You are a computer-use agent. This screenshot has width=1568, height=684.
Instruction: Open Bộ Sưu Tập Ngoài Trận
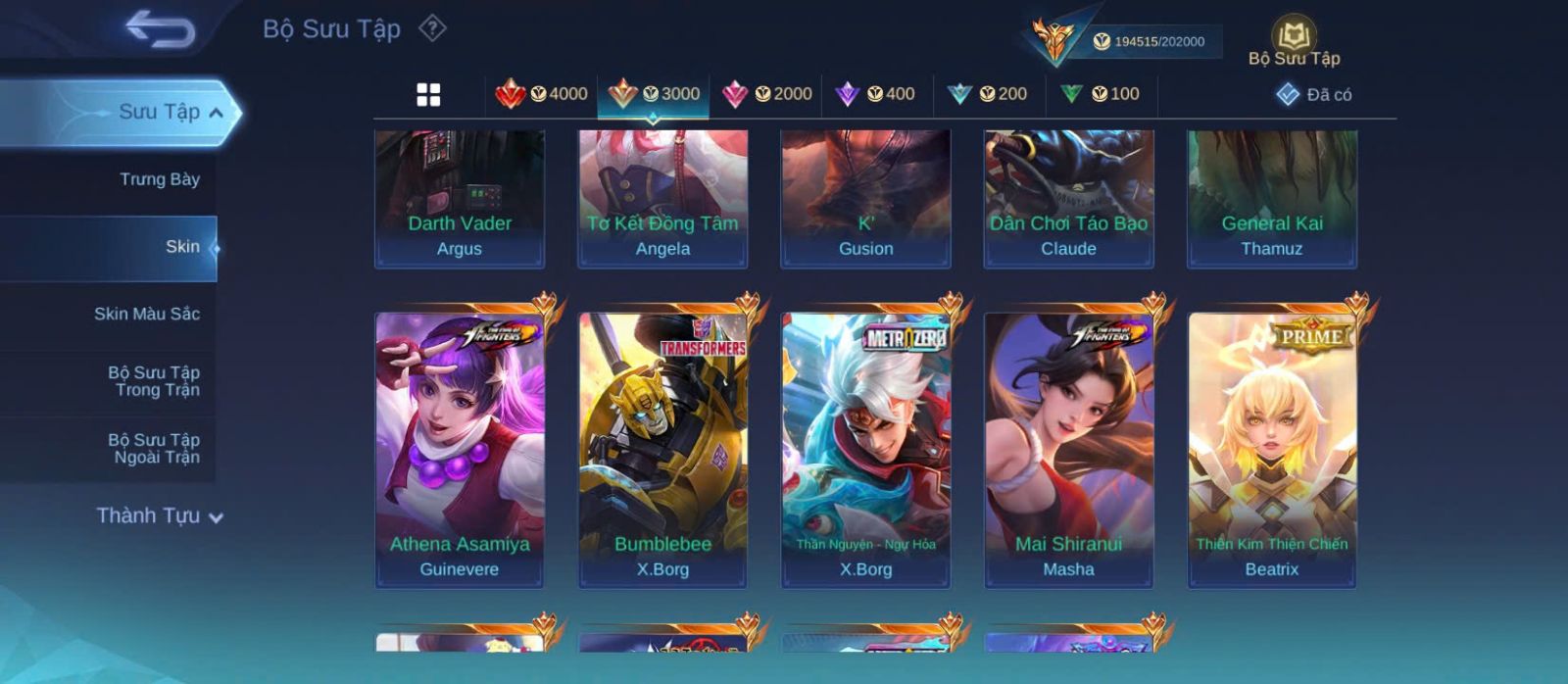point(154,449)
